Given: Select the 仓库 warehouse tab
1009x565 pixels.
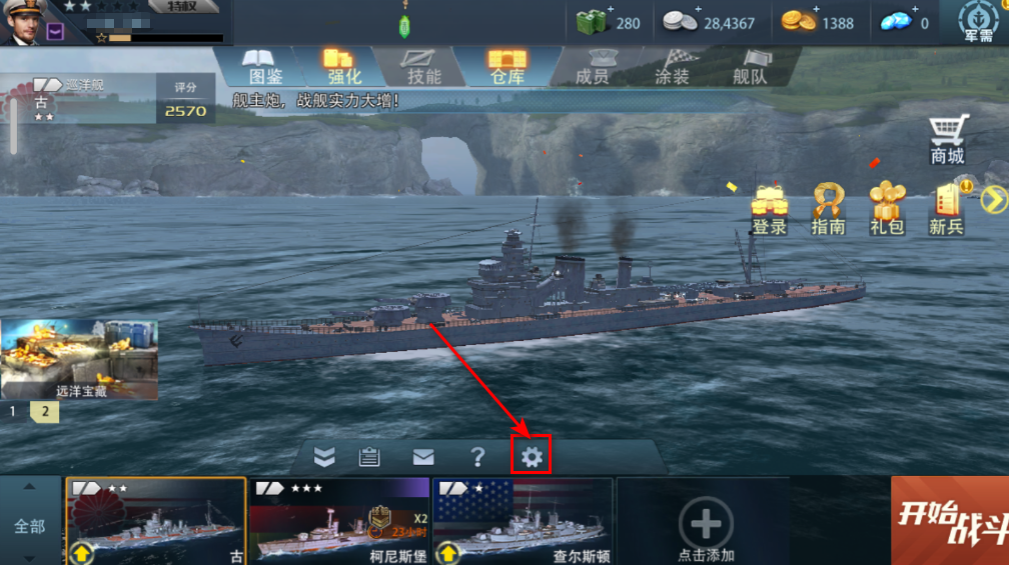Looking at the screenshot, I should tap(507, 66).
